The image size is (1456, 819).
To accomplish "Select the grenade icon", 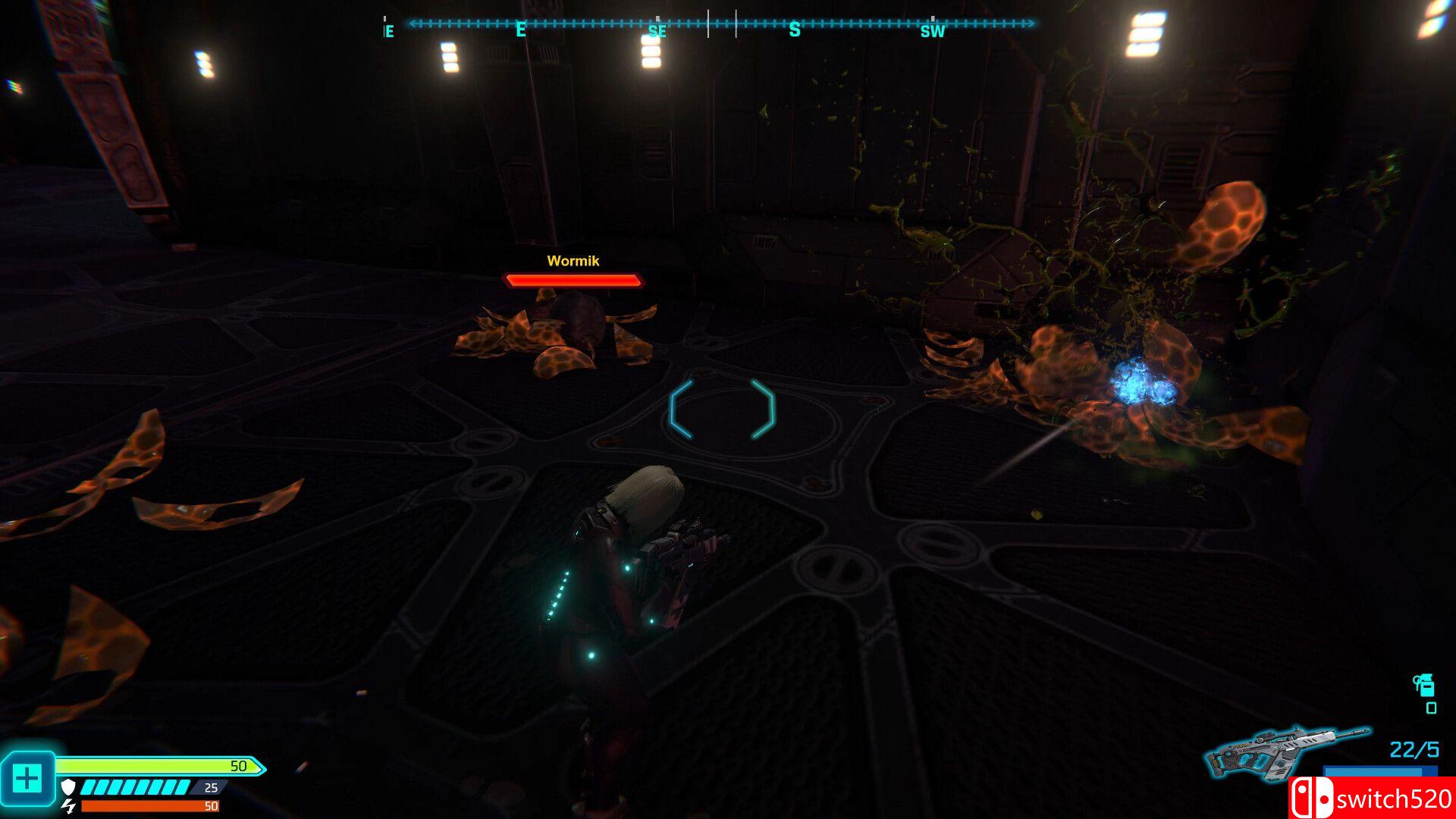I will coord(1424,685).
